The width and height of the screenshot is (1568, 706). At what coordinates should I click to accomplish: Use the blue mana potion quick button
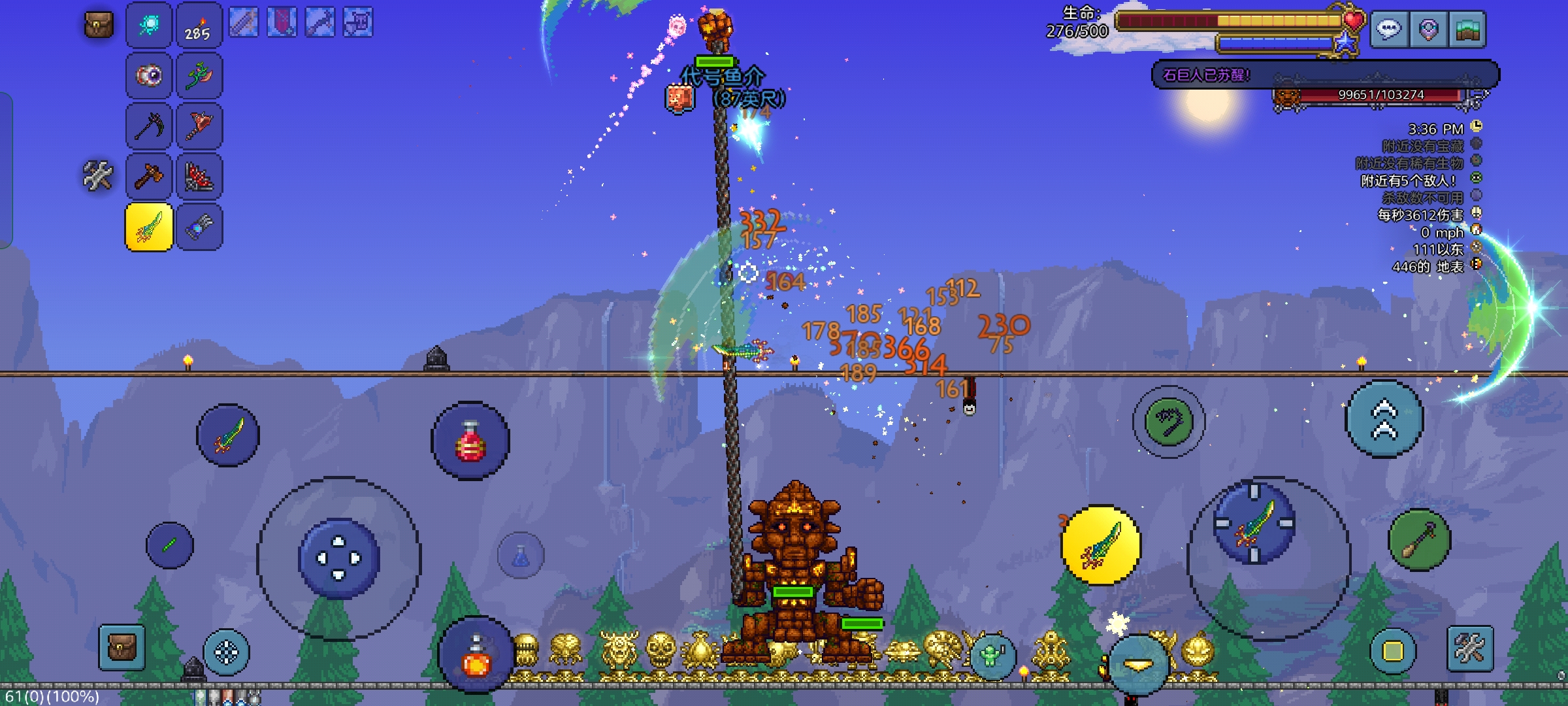521,556
